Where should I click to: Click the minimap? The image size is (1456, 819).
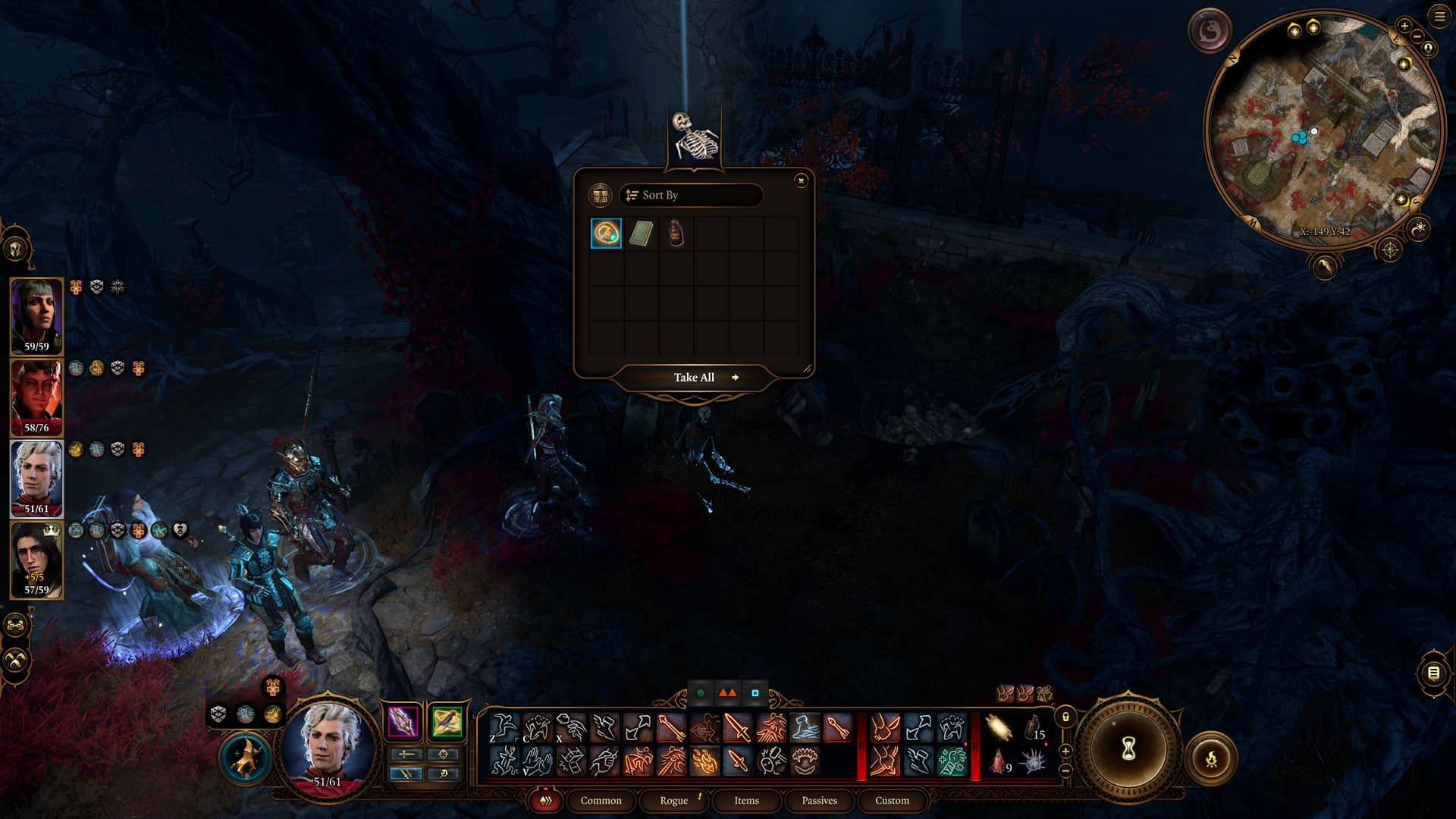pos(1323,129)
